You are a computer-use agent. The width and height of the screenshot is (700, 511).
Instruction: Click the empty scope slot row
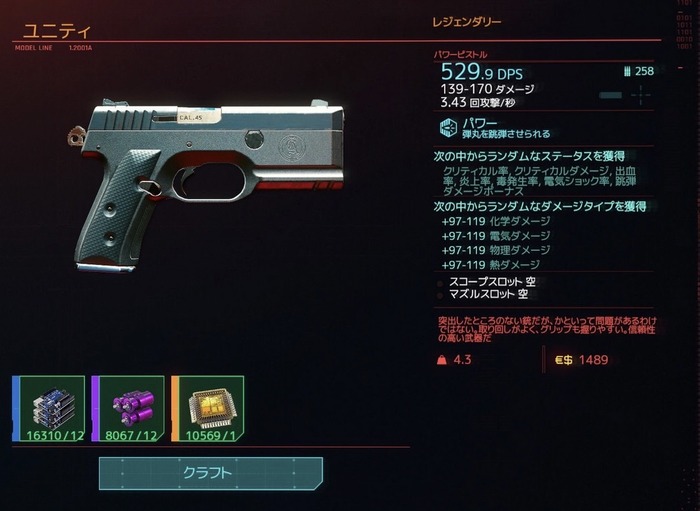click(x=488, y=282)
